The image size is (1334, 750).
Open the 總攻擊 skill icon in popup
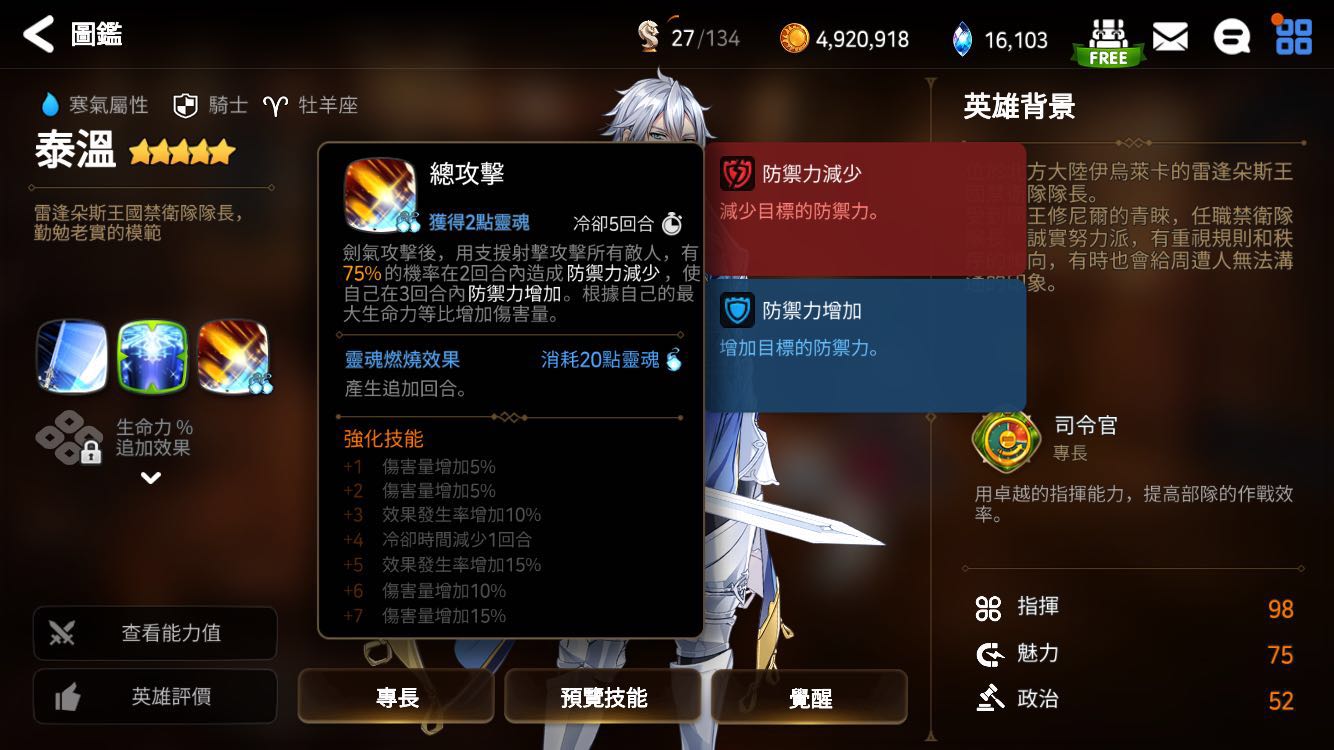378,192
